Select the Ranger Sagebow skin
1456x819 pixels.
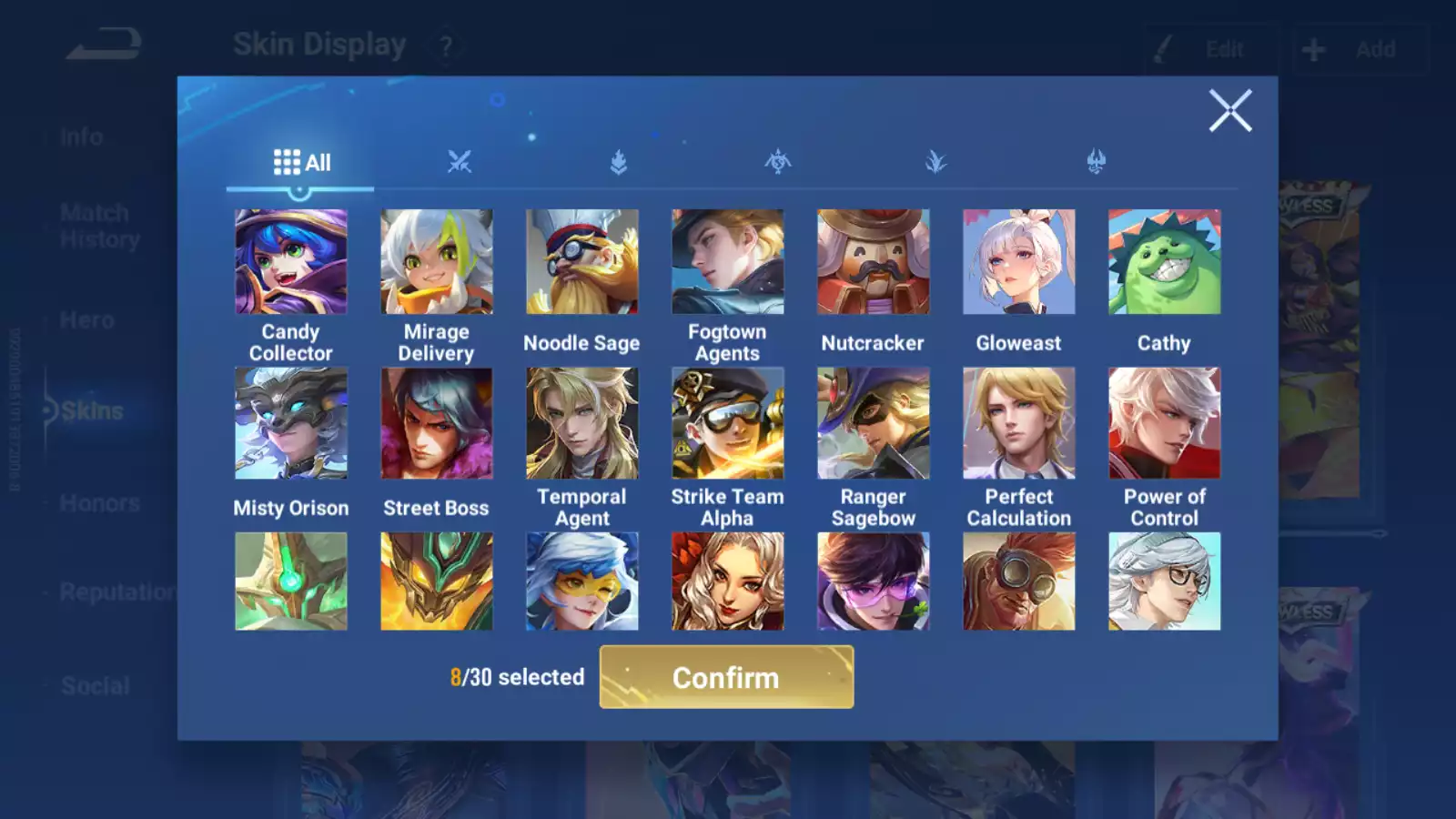point(874,423)
